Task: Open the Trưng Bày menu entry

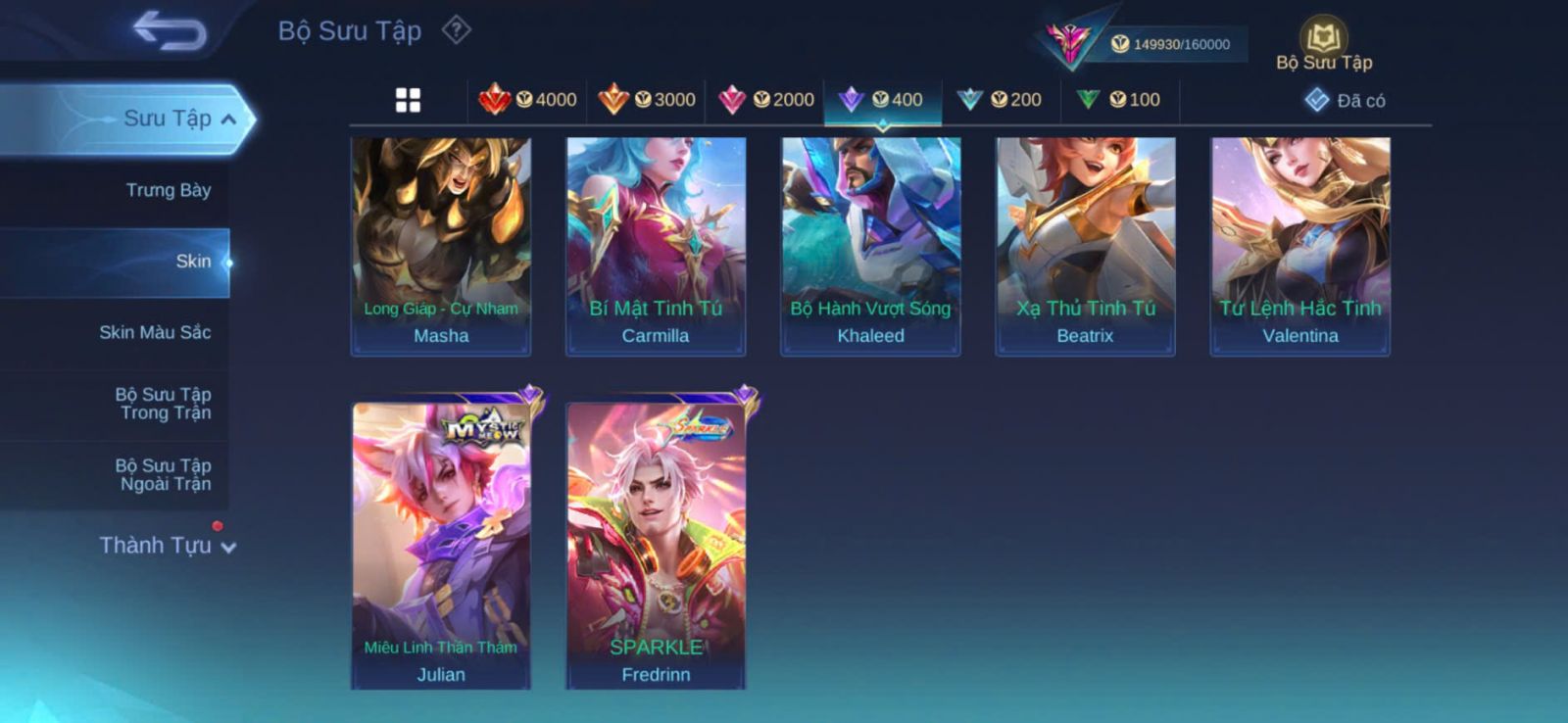Action: point(168,190)
